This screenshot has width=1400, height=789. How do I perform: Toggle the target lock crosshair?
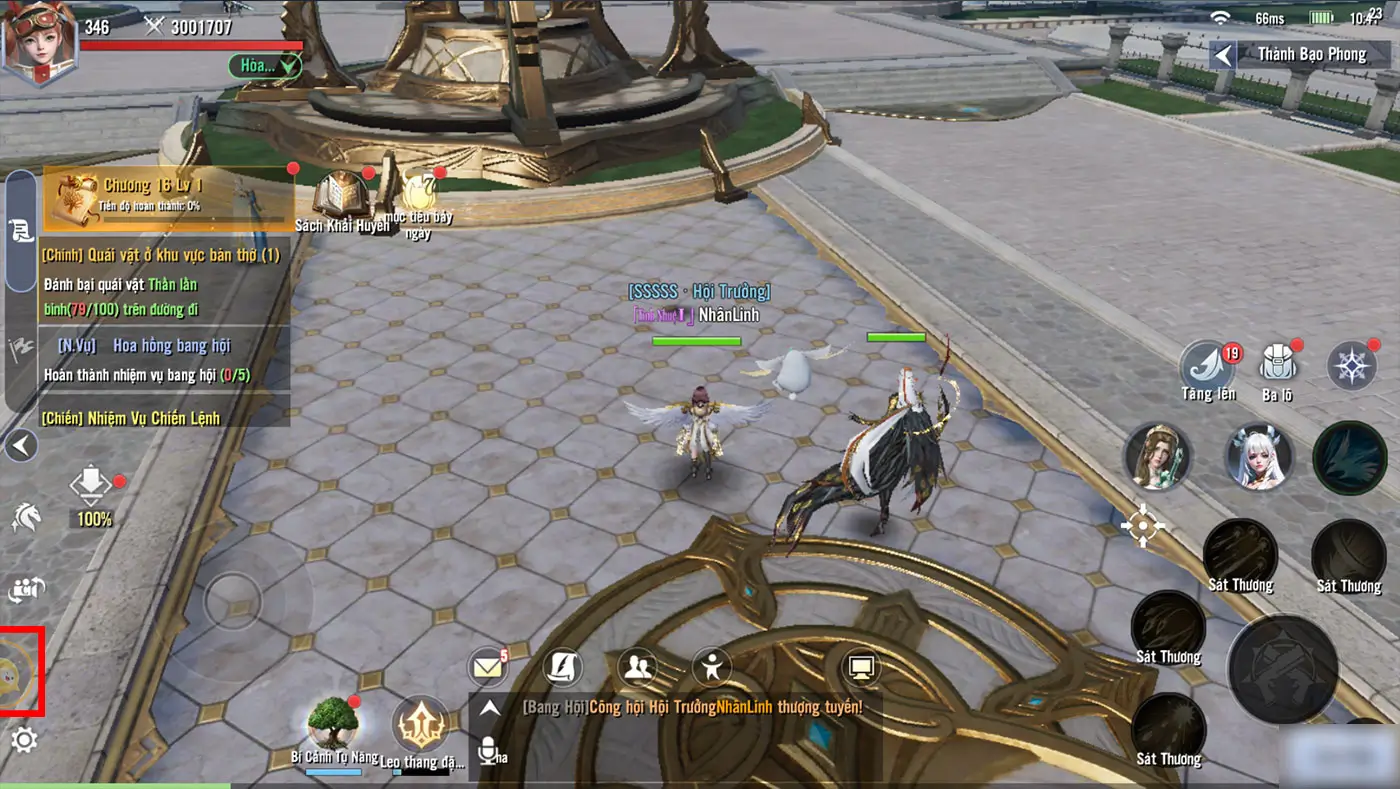click(1142, 526)
